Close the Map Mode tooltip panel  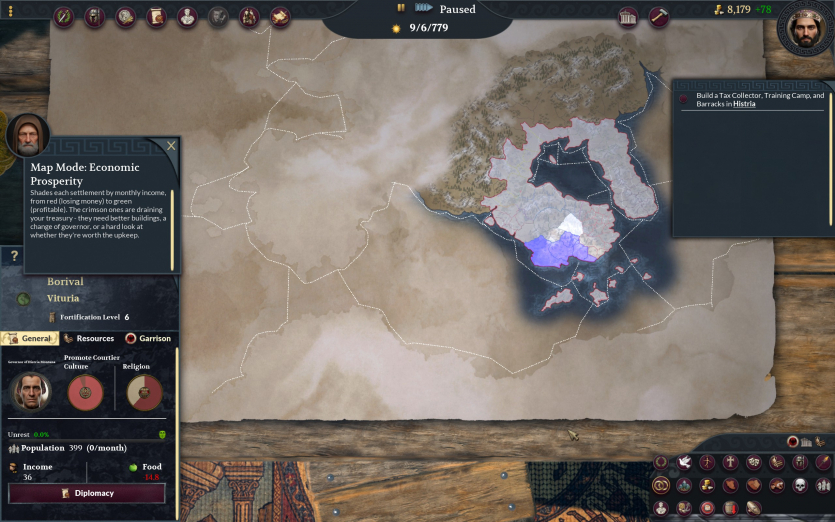pyautogui.click(x=171, y=146)
